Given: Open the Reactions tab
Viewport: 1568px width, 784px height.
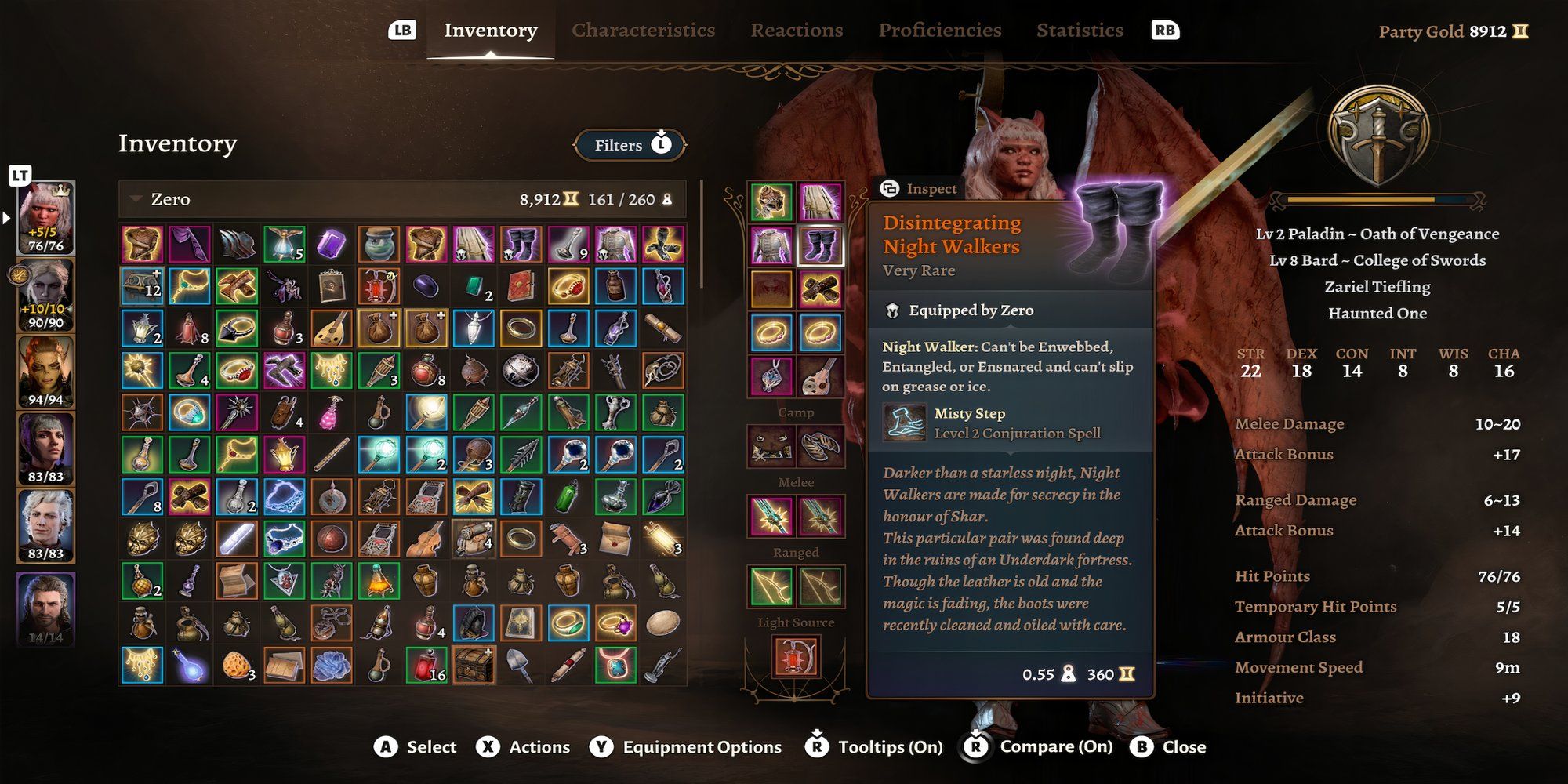Looking at the screenshot, I should [x=797, y=31].
